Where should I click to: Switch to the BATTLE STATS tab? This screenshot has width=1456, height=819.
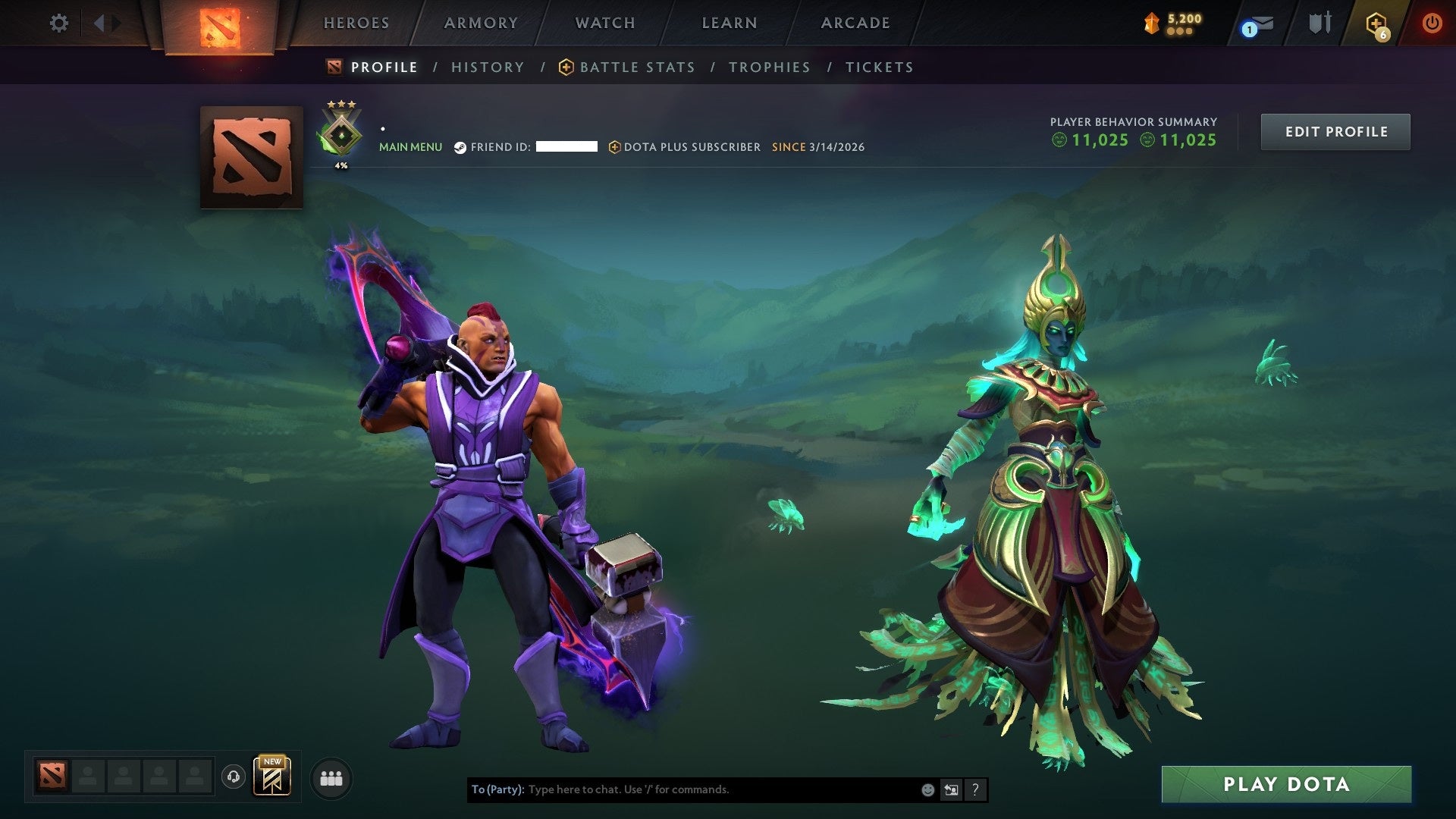[635, 67]
